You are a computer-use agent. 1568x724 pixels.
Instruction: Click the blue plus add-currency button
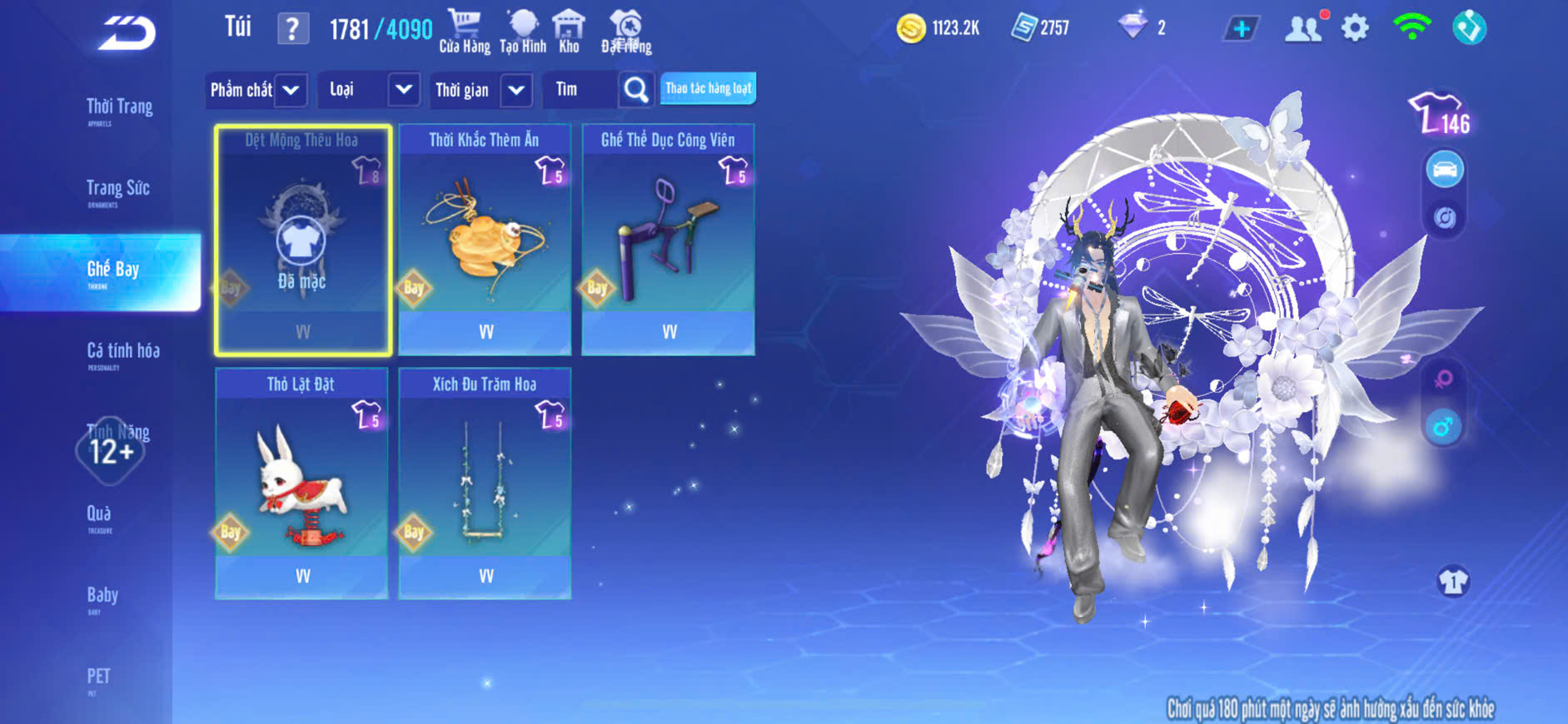tap(1241, 29)
